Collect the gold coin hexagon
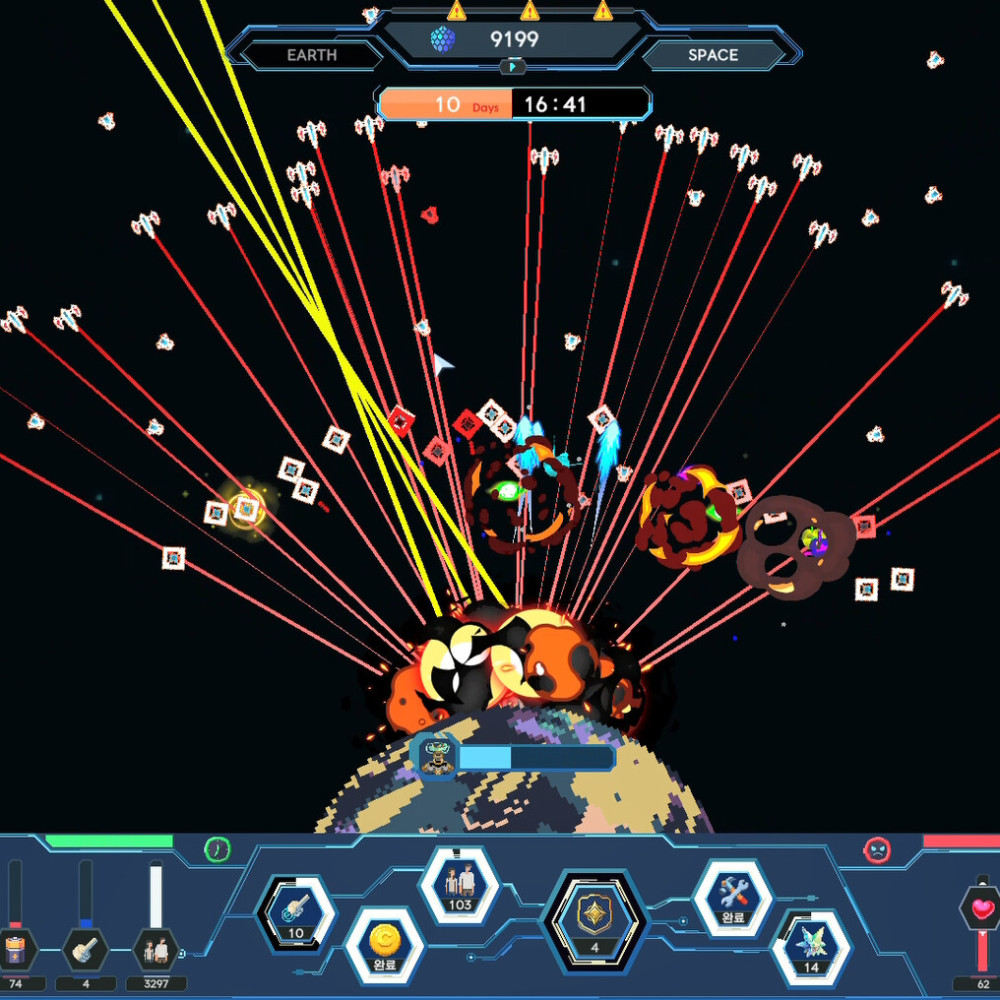1000x1000 pixels. (x=384, y=943)
